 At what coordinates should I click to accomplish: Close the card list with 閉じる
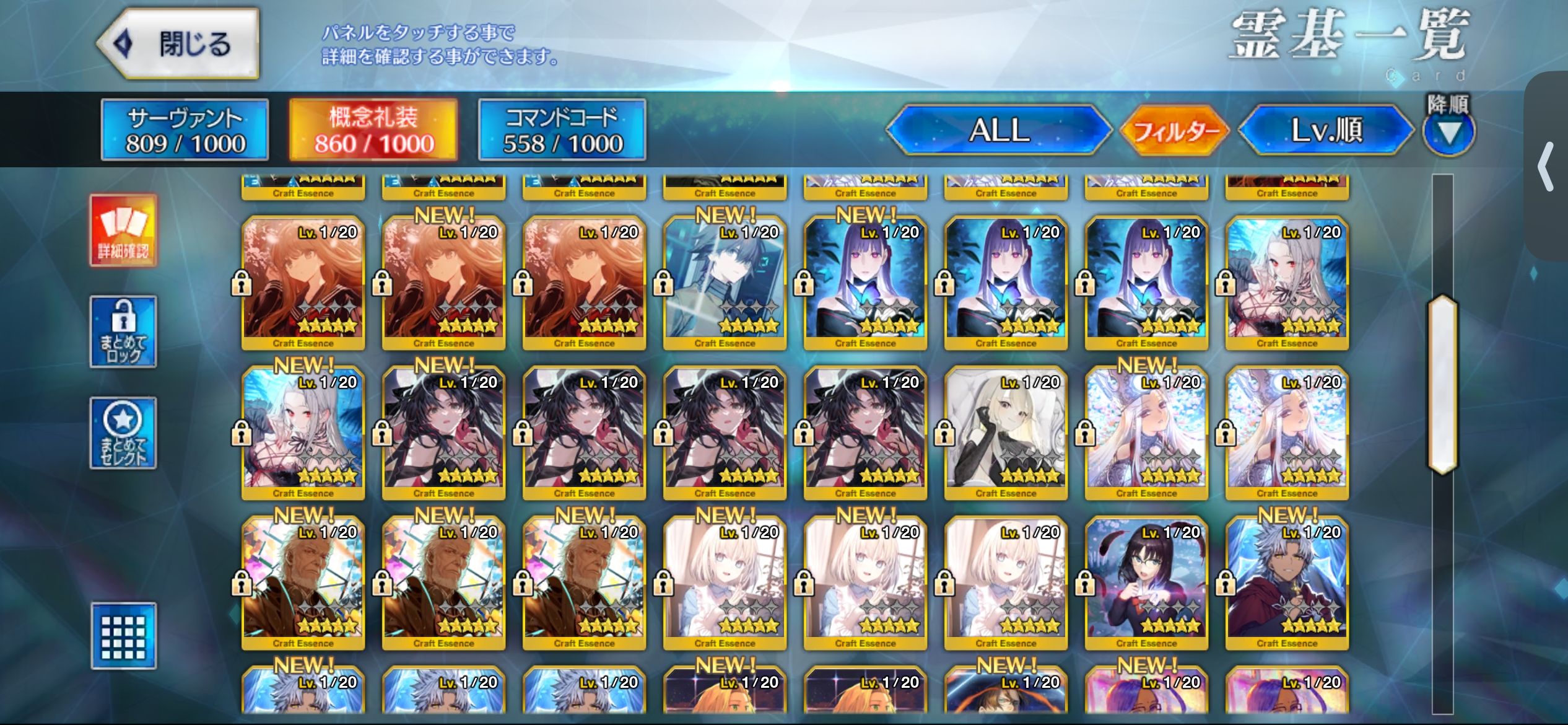tap(178, 45)
